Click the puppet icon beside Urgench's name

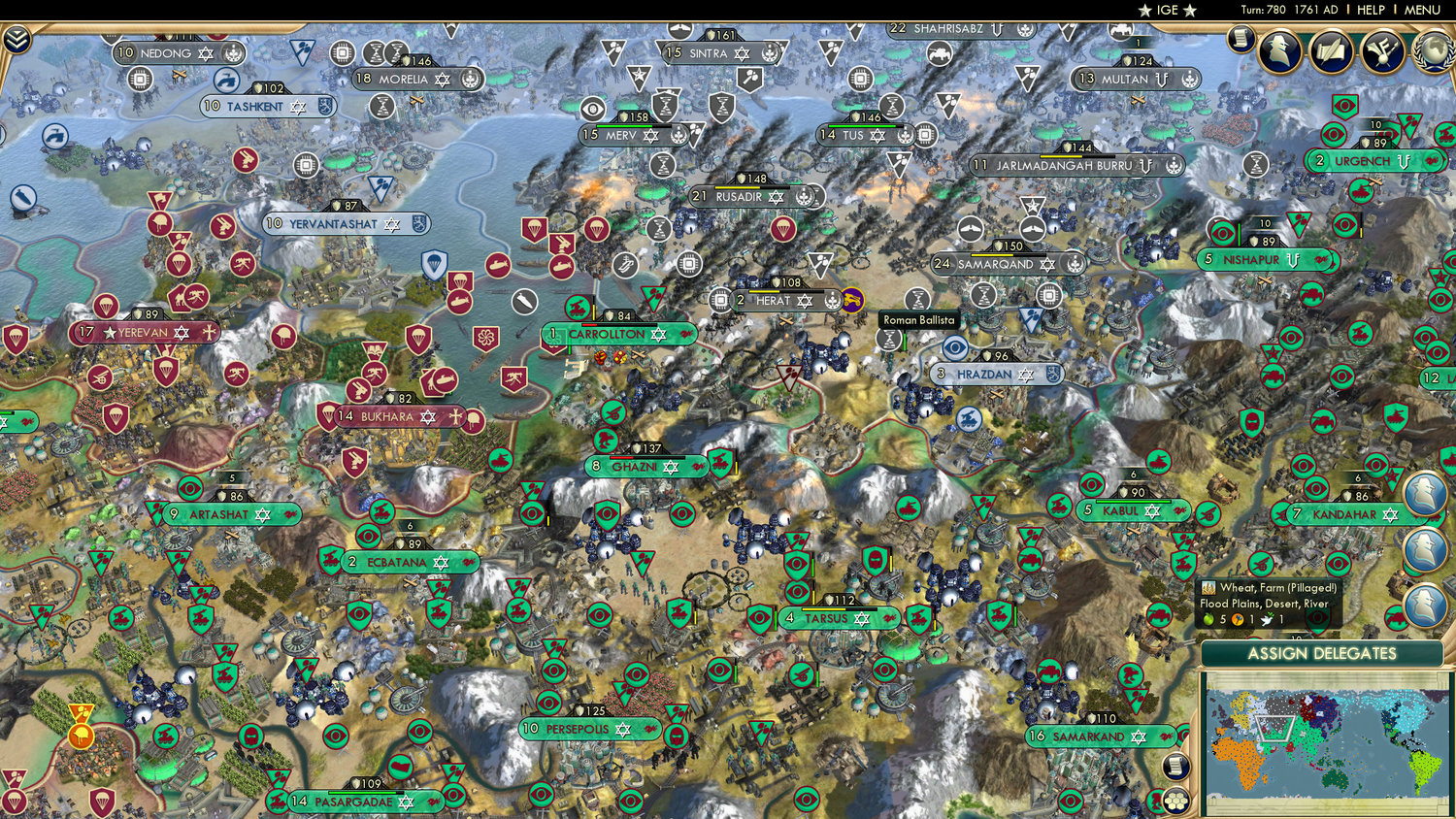1404,160
